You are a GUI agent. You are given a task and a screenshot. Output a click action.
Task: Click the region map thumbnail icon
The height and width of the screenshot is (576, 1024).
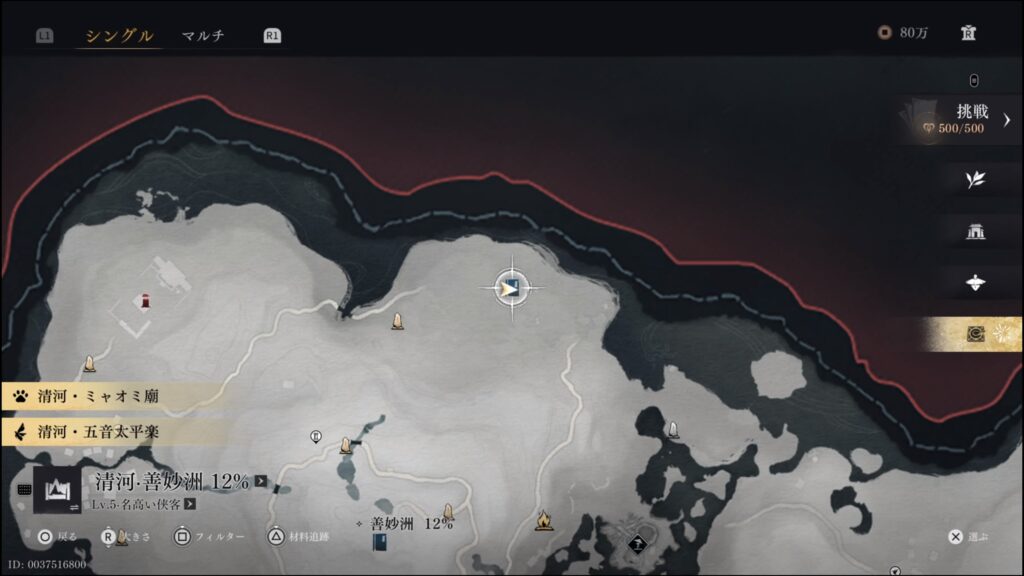click(x=57, y=489)
